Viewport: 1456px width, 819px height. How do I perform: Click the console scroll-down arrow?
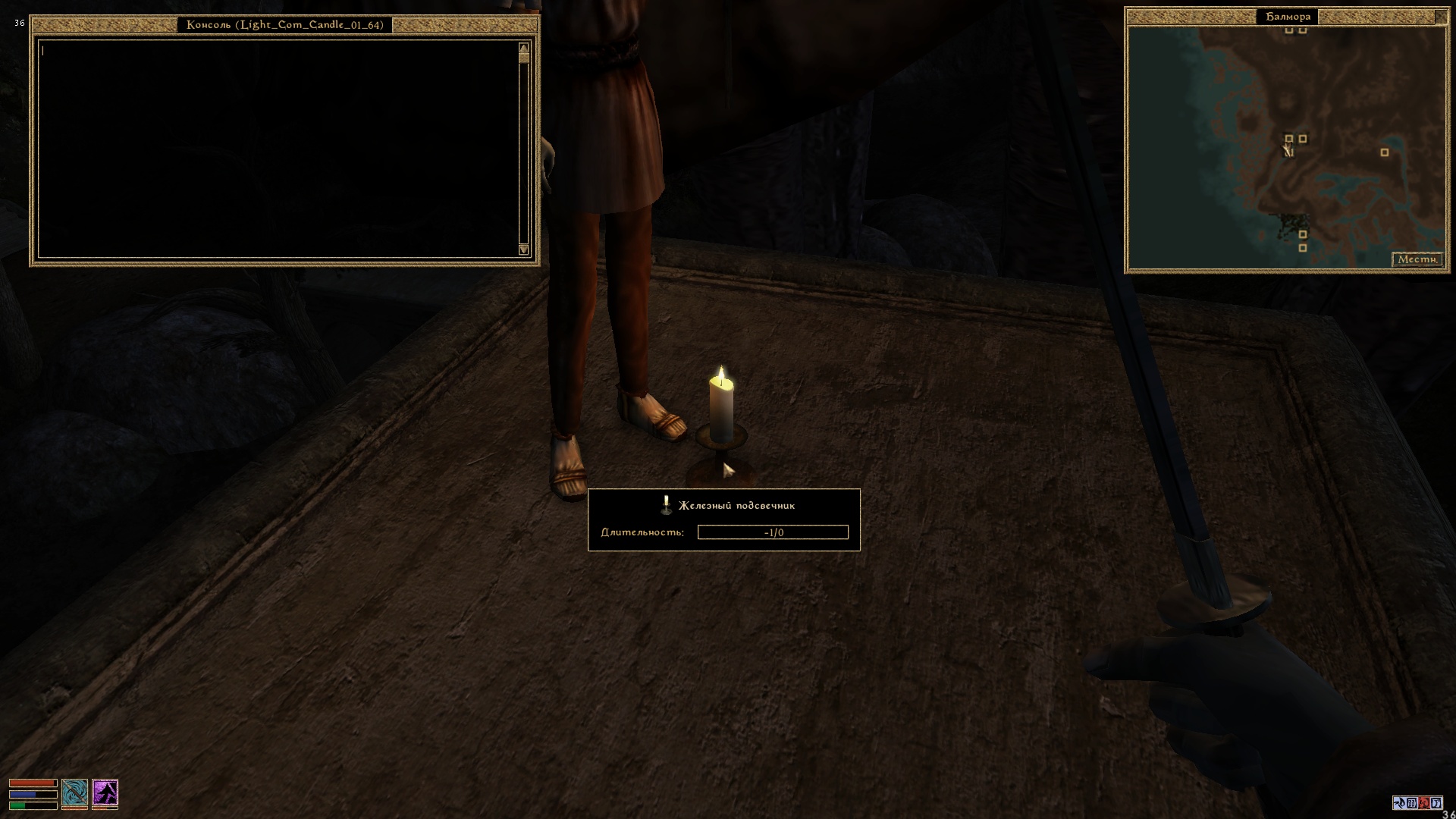(x=523, y=249)
